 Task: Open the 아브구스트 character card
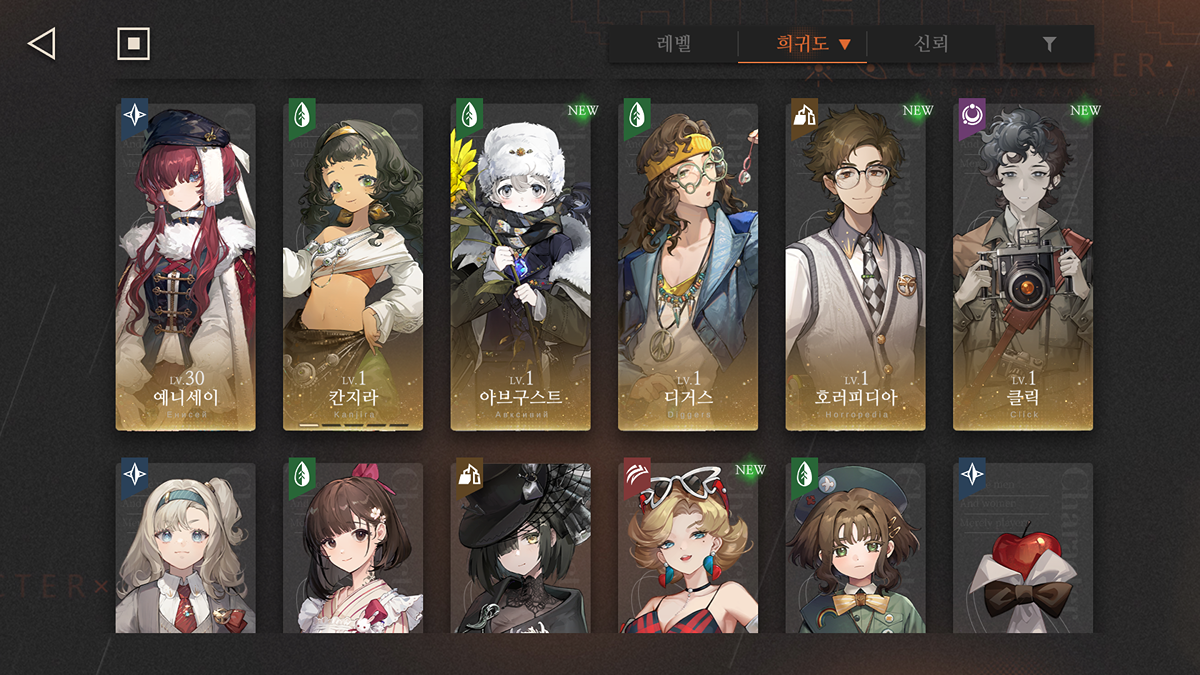[x=521, y=267]
